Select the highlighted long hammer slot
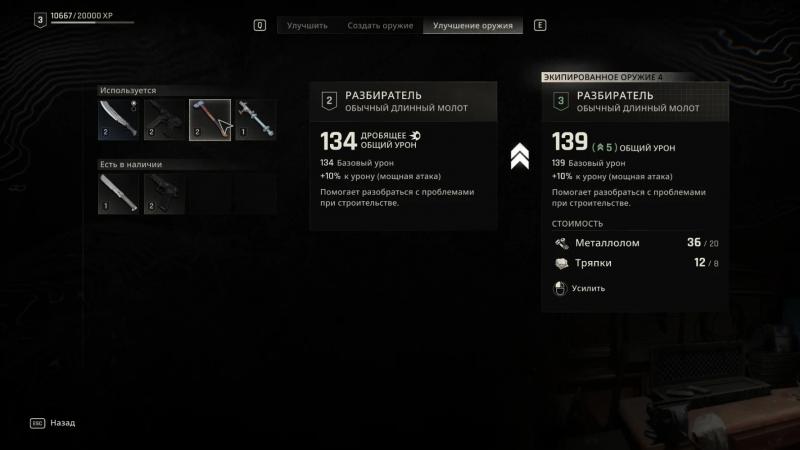Viewport: 800px width, 450px height. (x=209, y=119)
